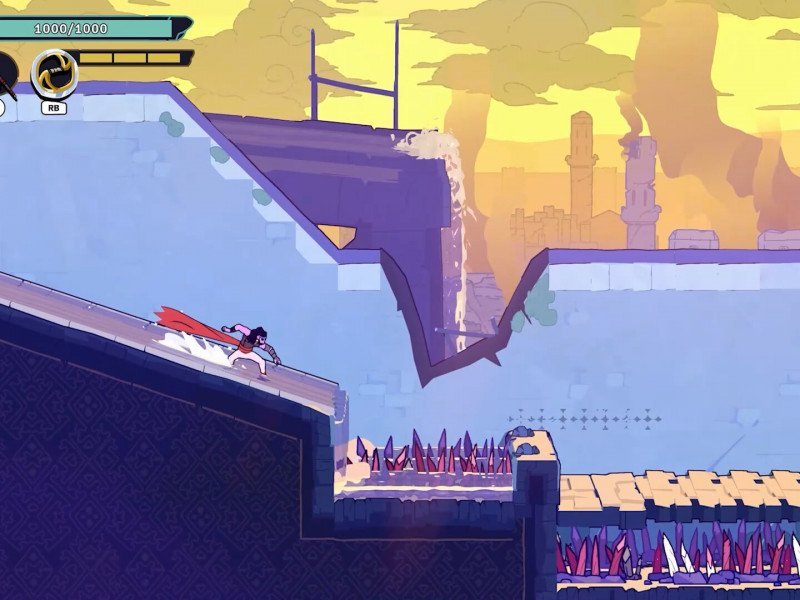This screenshot has height=600, width=800.
Task: Click the partially visible primary weapon icon
Action: (7, 73)
